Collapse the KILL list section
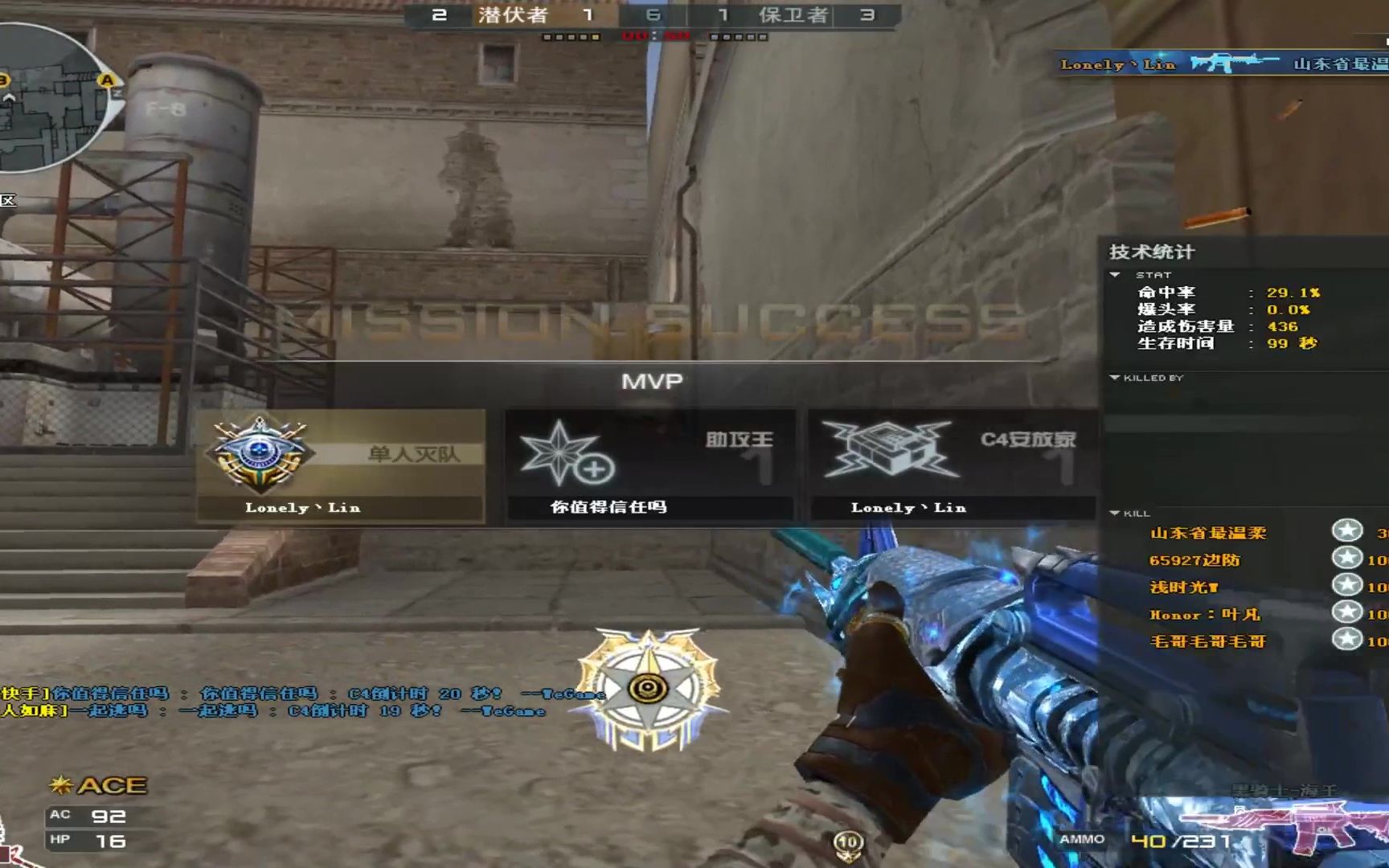The image size is (1389, 868). (1115, 513)
